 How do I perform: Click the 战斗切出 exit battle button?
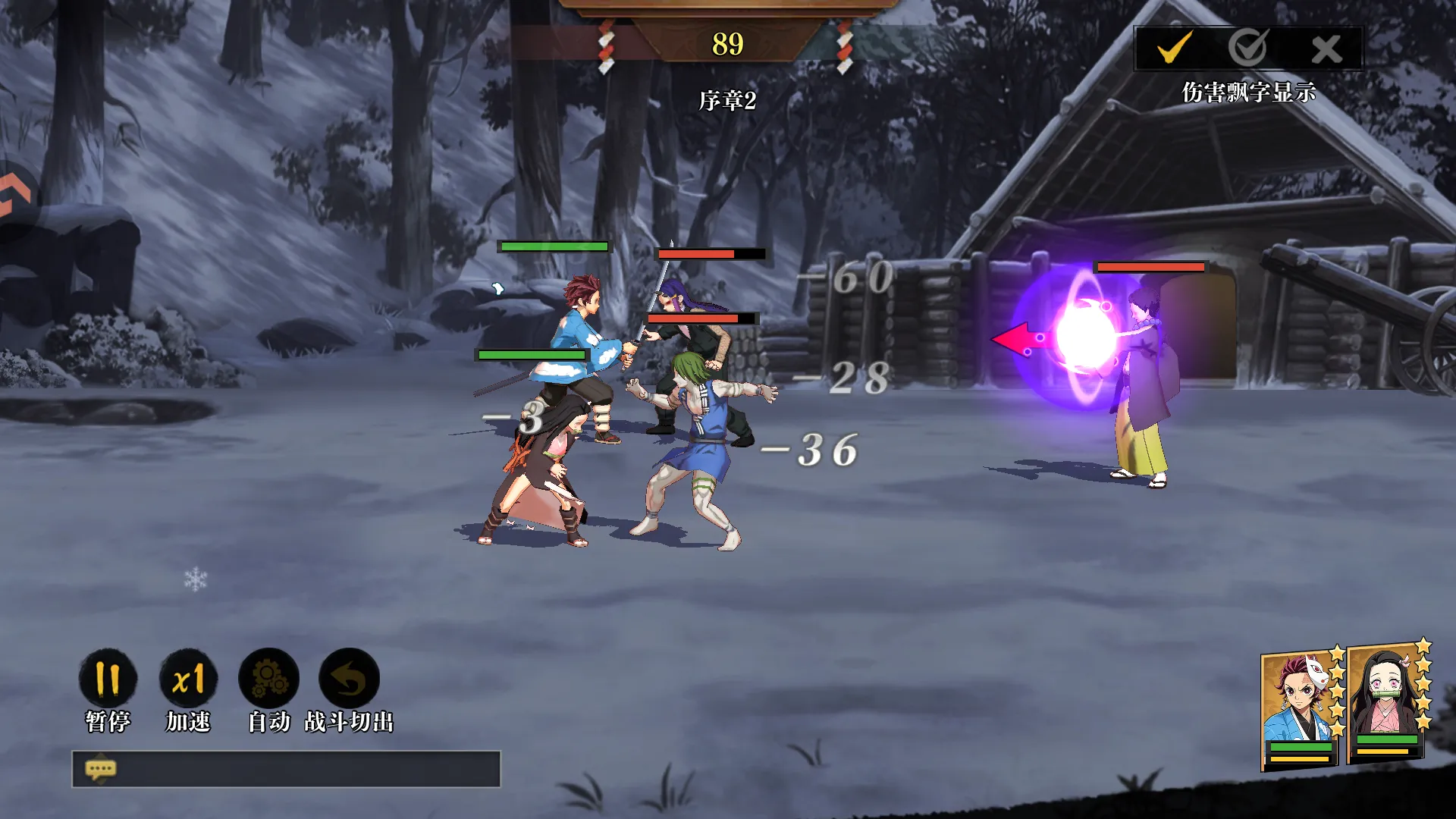point(349,679)
